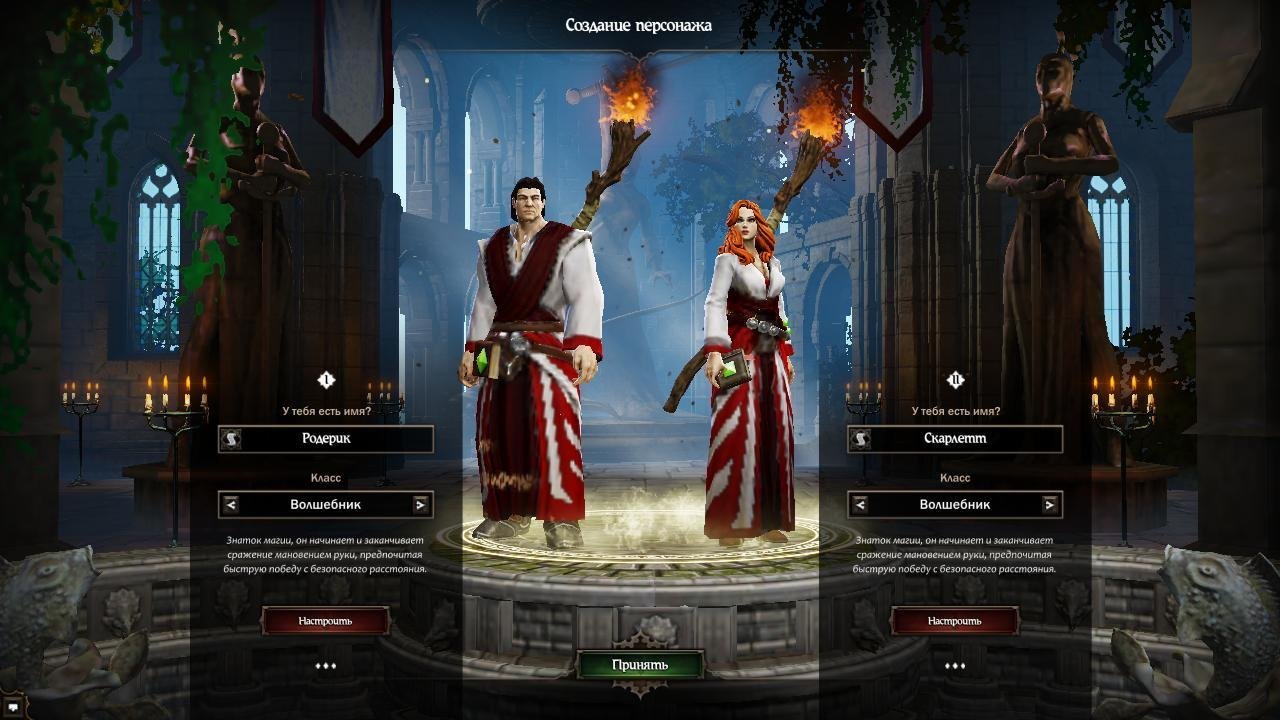This screenshot has width=1280, height=720.
Task: Randomize name using icon beside Скарлетт
Action: (860, 439)
